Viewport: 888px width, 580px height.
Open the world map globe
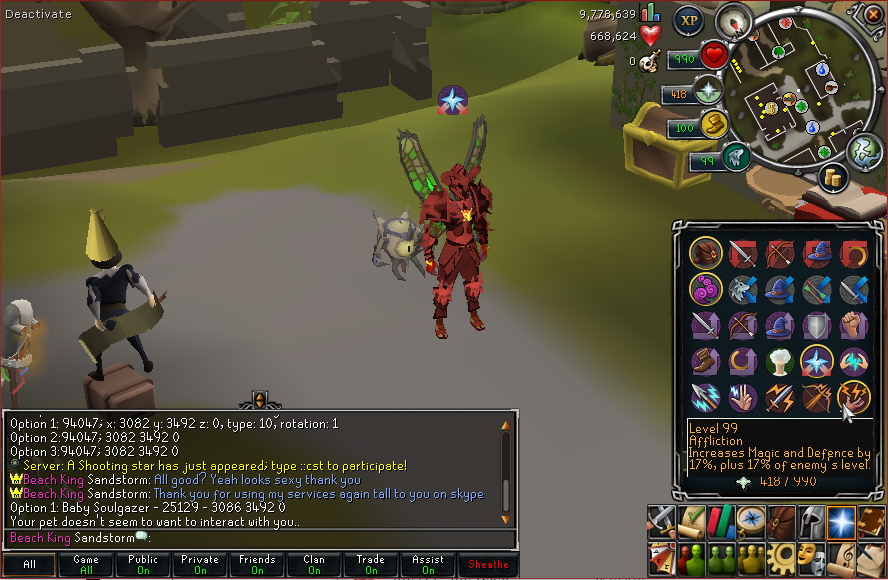(862, 152)
